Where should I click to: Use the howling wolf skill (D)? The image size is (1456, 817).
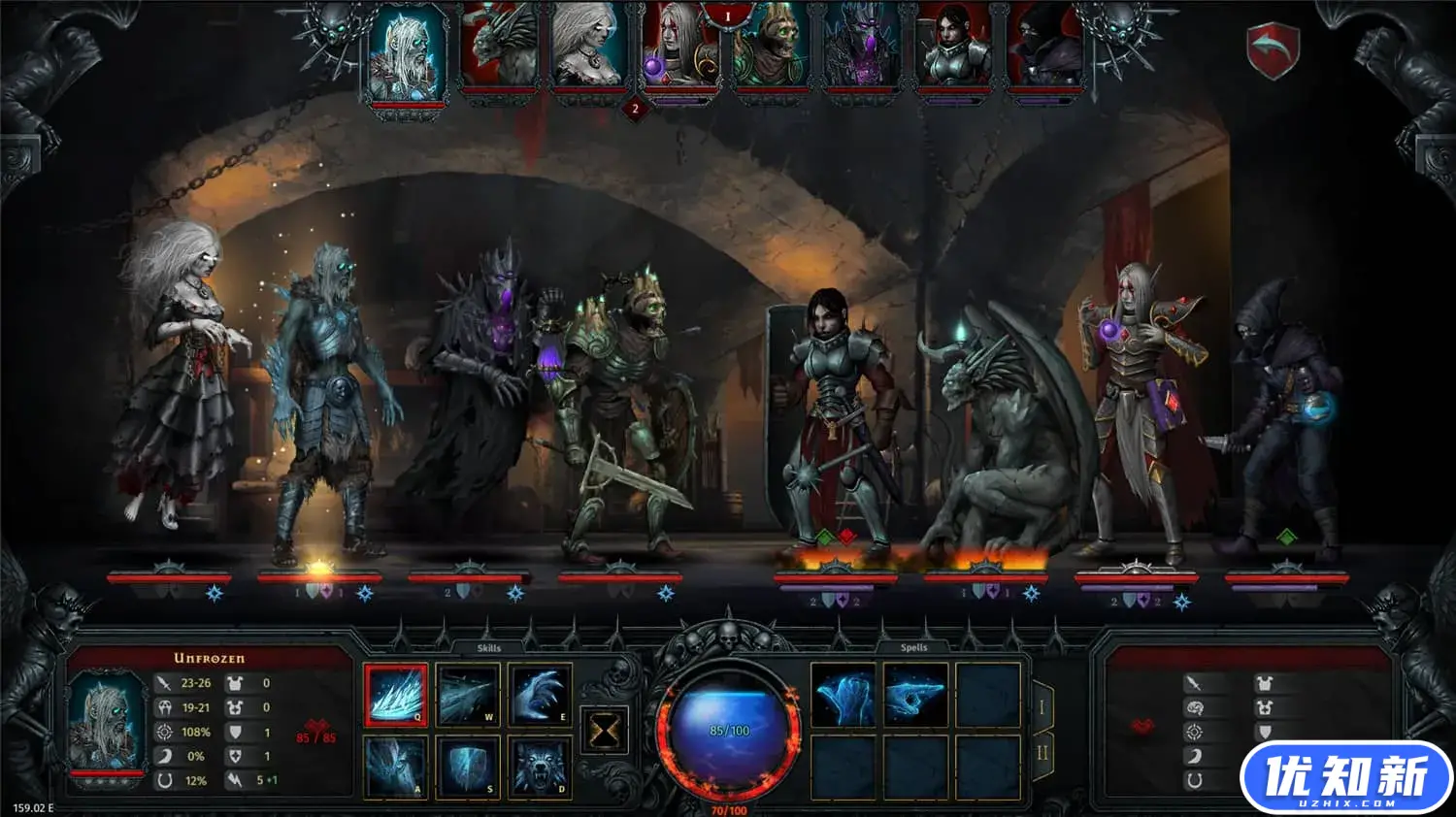[540, 767]
